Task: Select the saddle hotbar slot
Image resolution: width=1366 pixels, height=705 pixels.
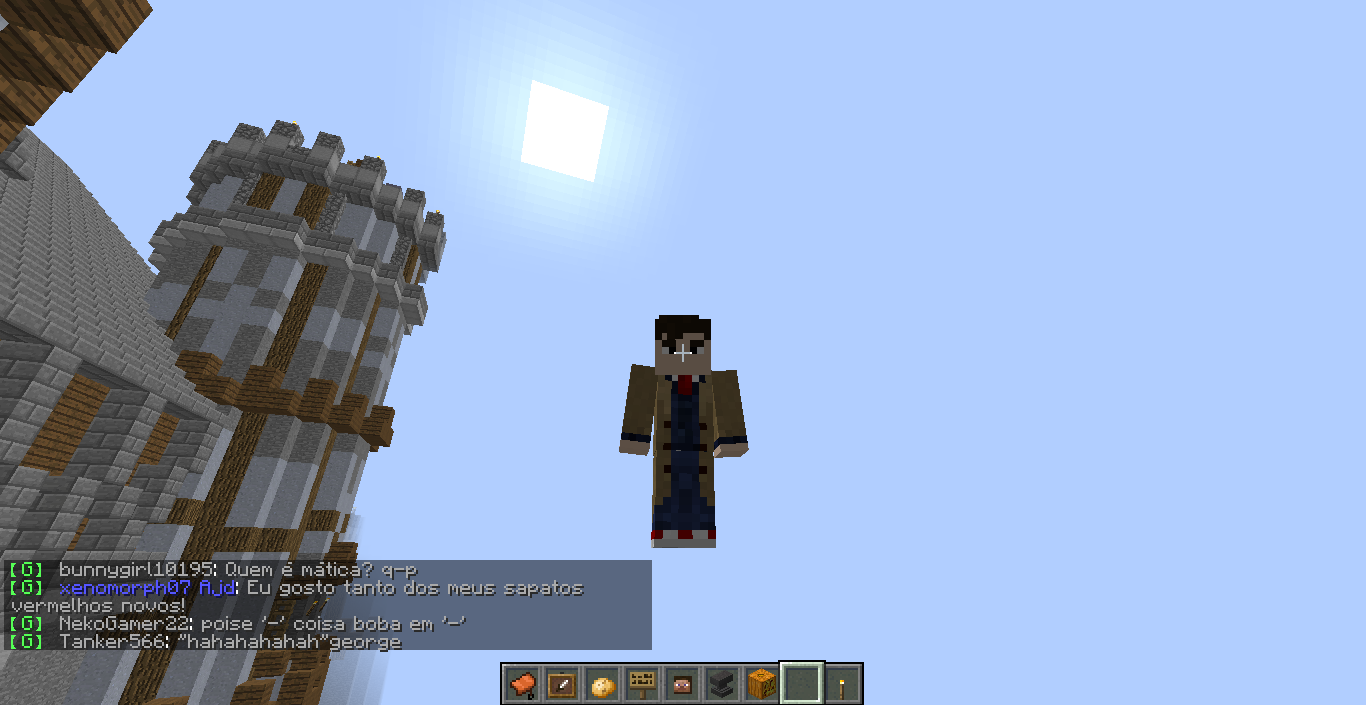Action: coord(522,685)
